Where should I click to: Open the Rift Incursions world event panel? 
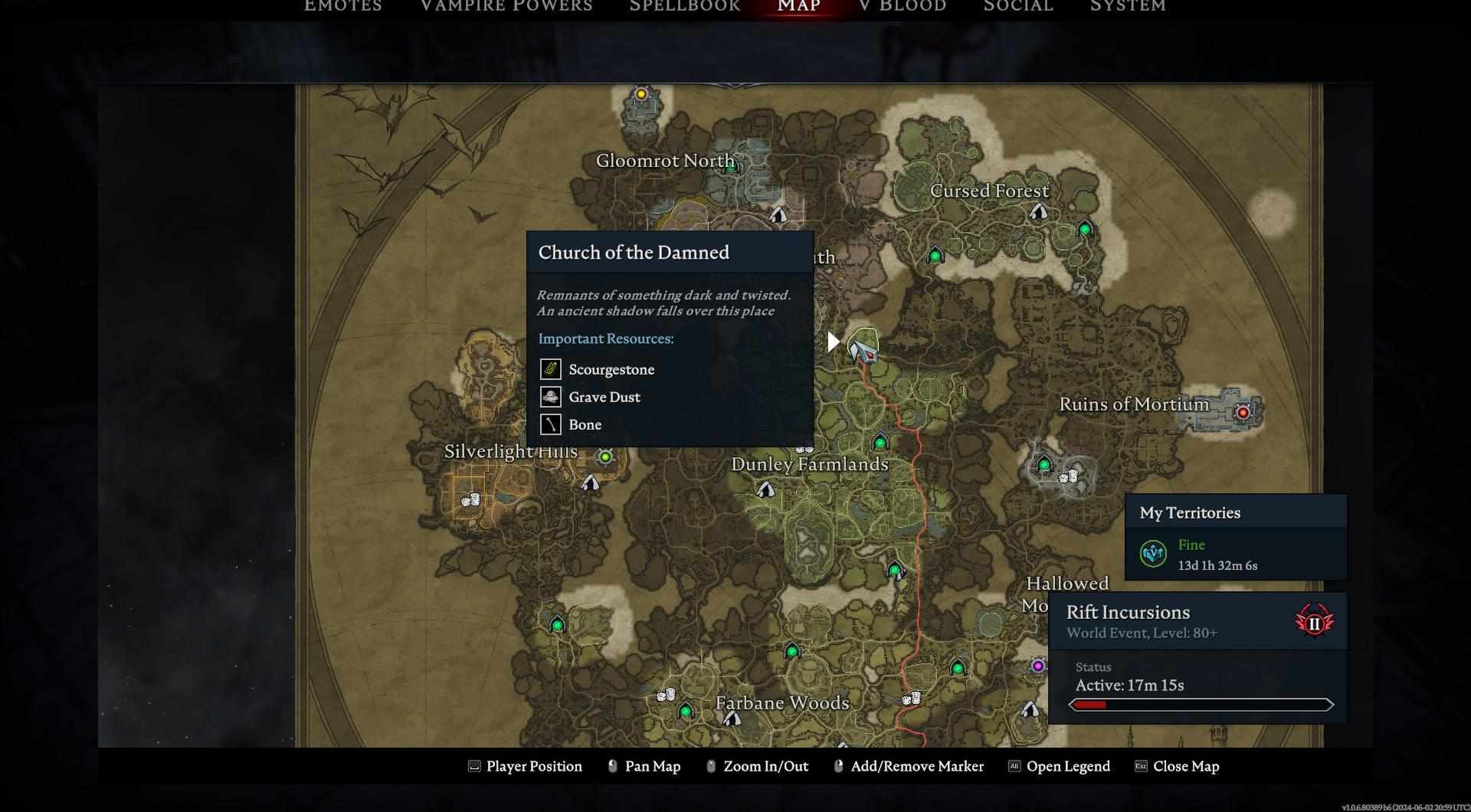[1197, 621]
